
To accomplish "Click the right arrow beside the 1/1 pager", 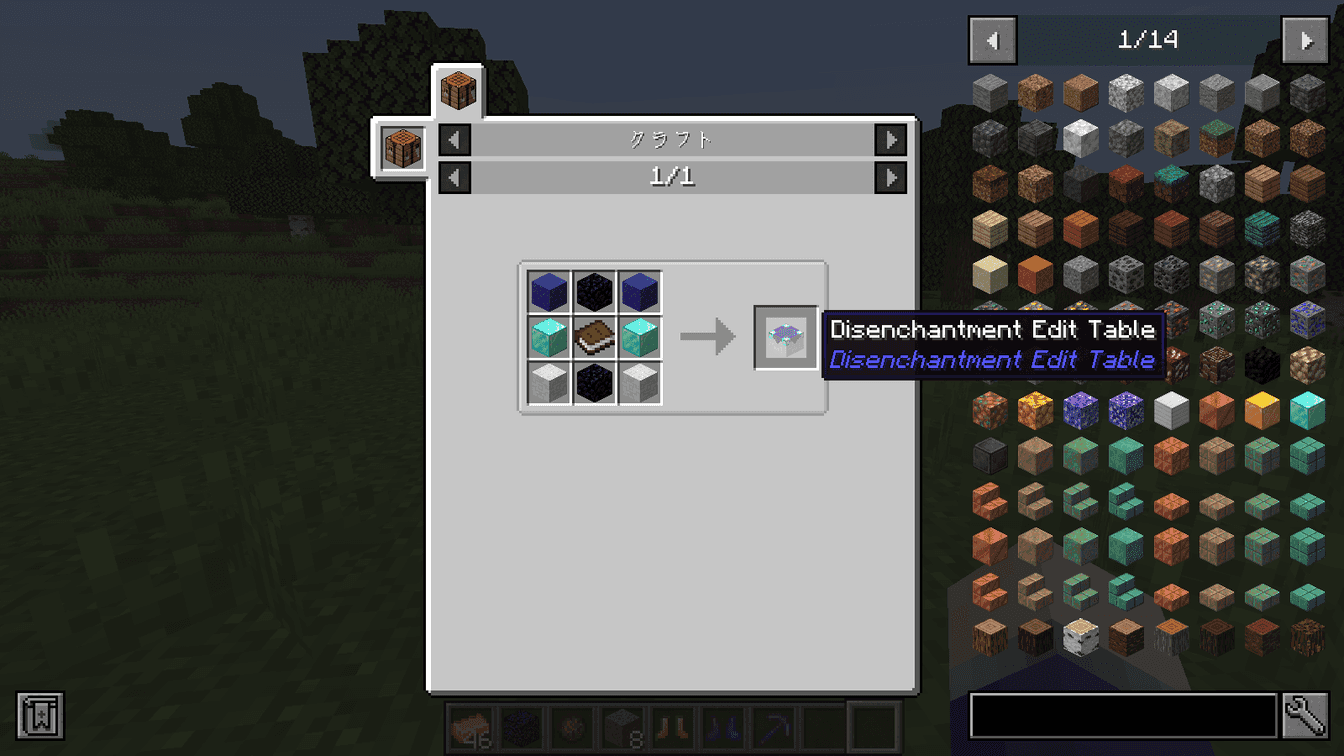I will point(890,177).
